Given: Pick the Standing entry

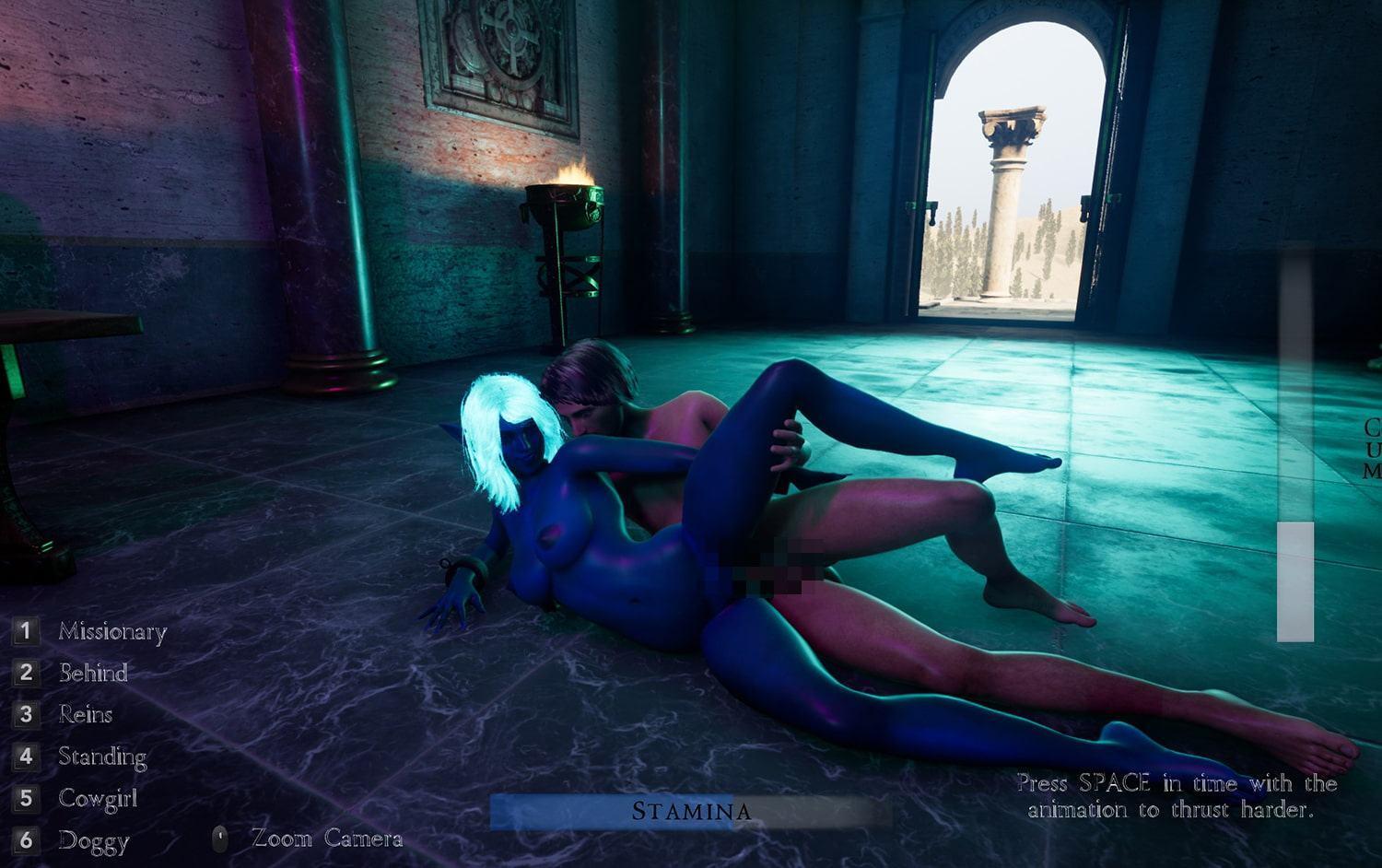Looking at the screenshot, I should tap(102, 757).
